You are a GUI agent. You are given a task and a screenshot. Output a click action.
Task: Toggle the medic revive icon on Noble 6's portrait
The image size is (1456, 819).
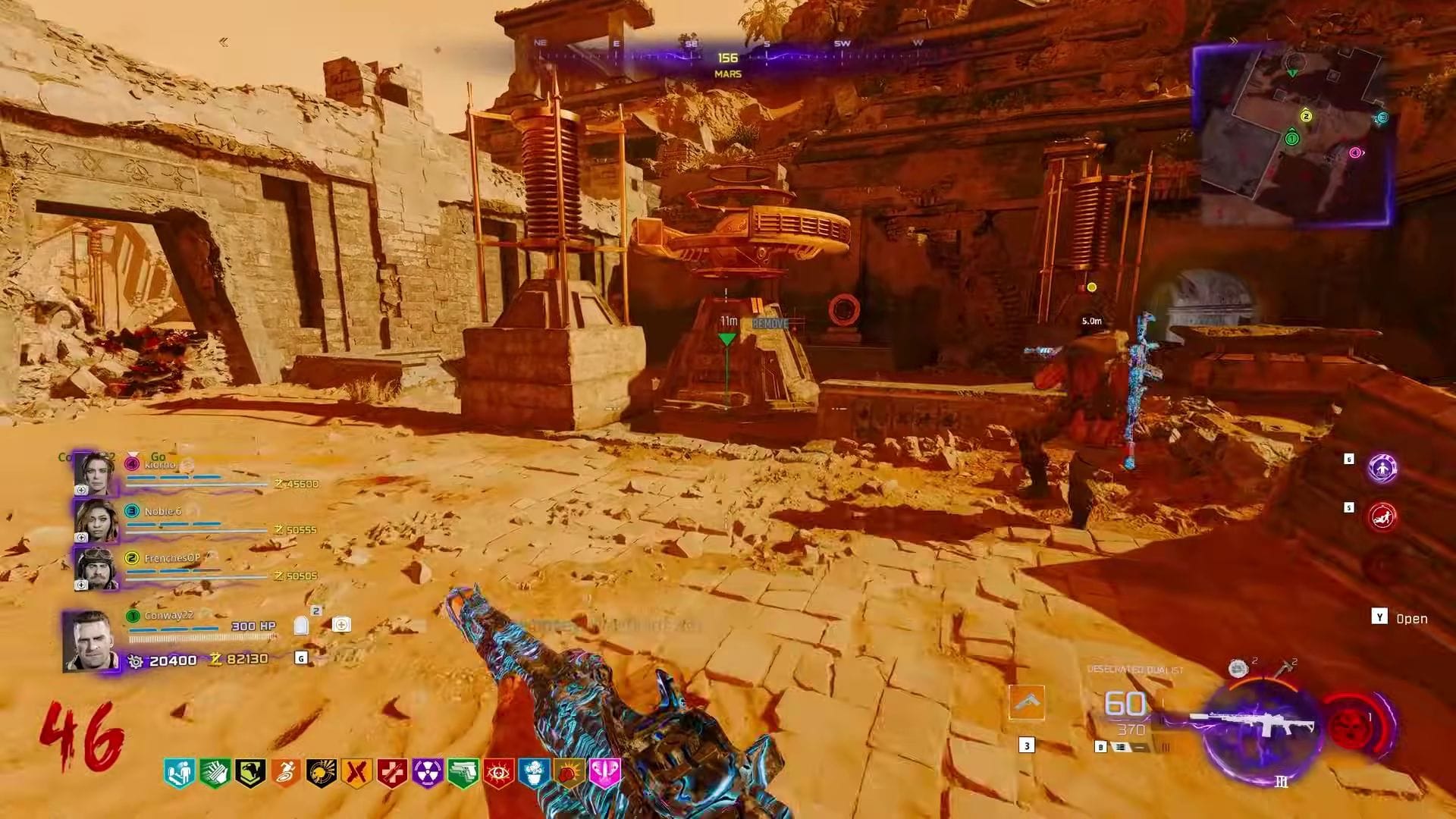80,538
